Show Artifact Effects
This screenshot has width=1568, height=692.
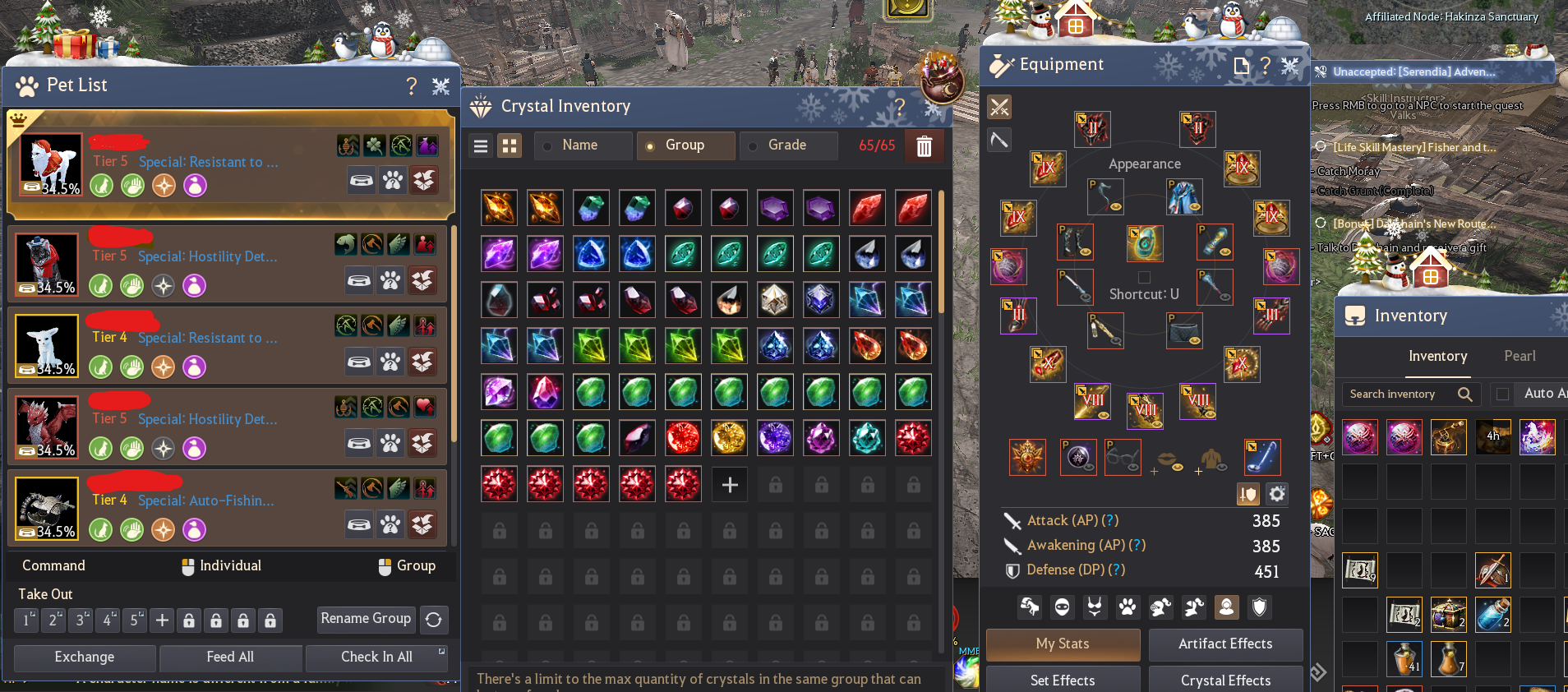[x=1225, y=644]
